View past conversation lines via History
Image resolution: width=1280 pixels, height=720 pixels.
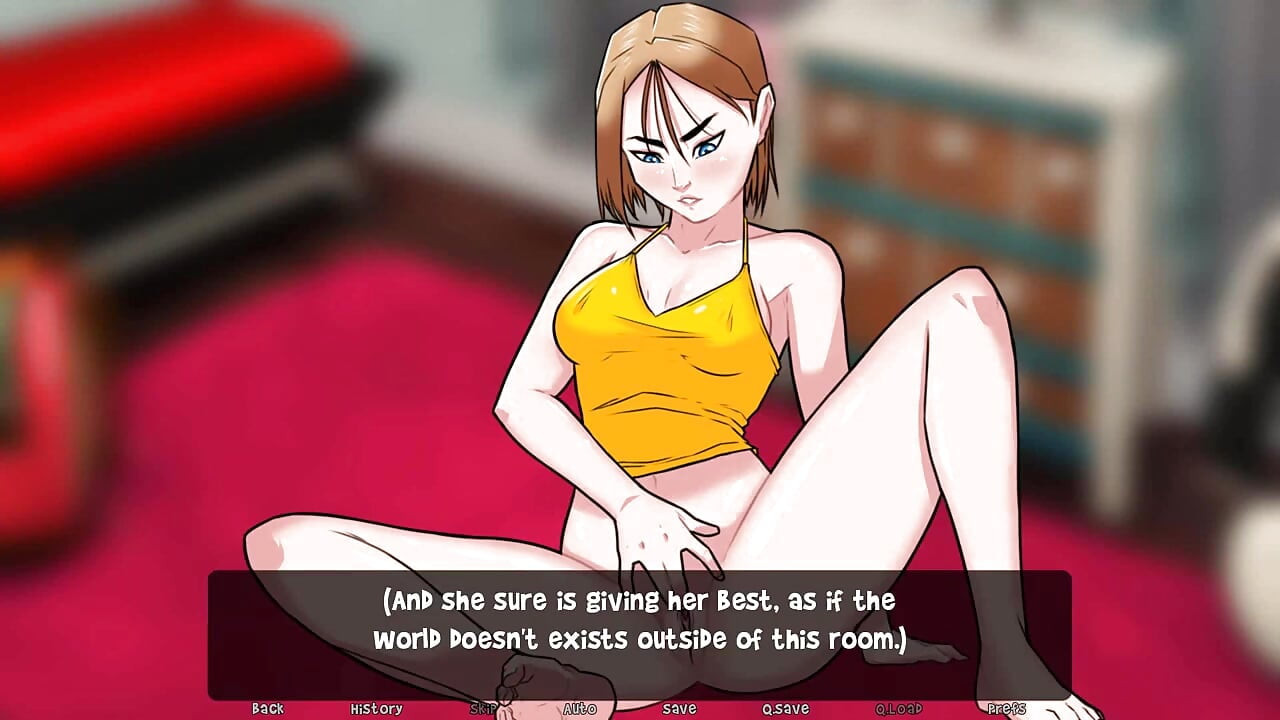click(x=378, y=708)
